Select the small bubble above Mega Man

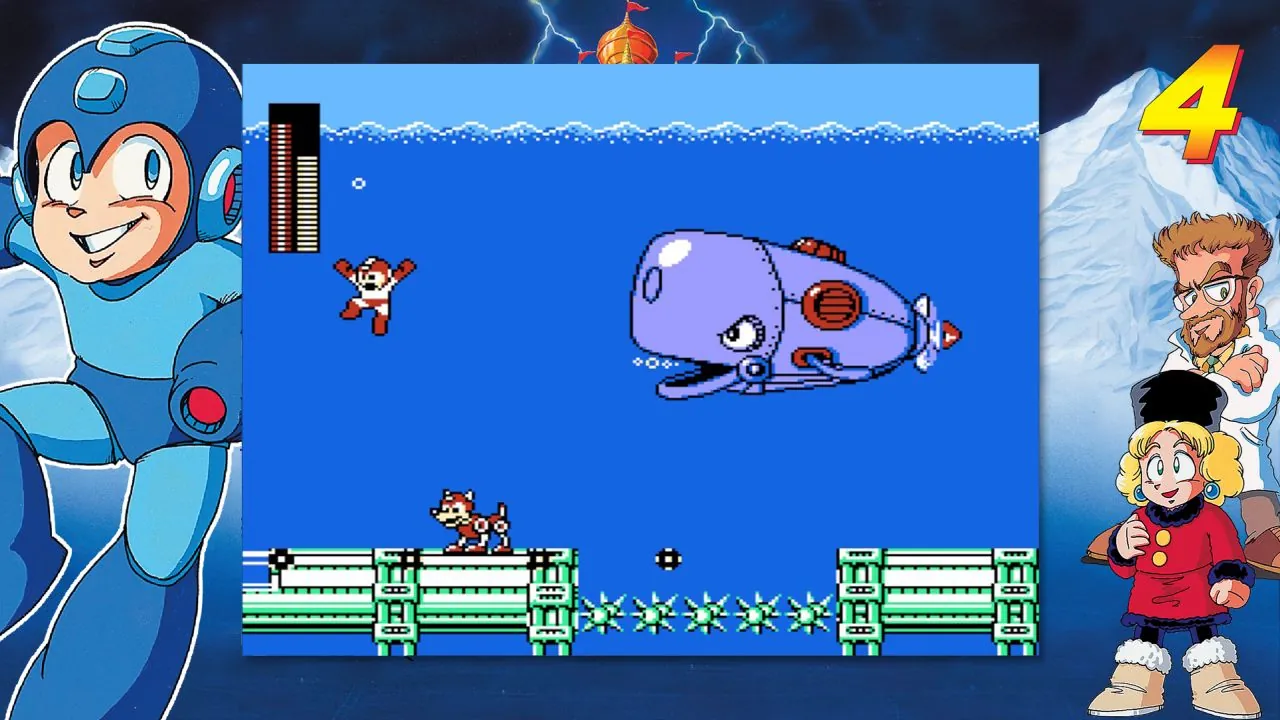click(358, 184)
